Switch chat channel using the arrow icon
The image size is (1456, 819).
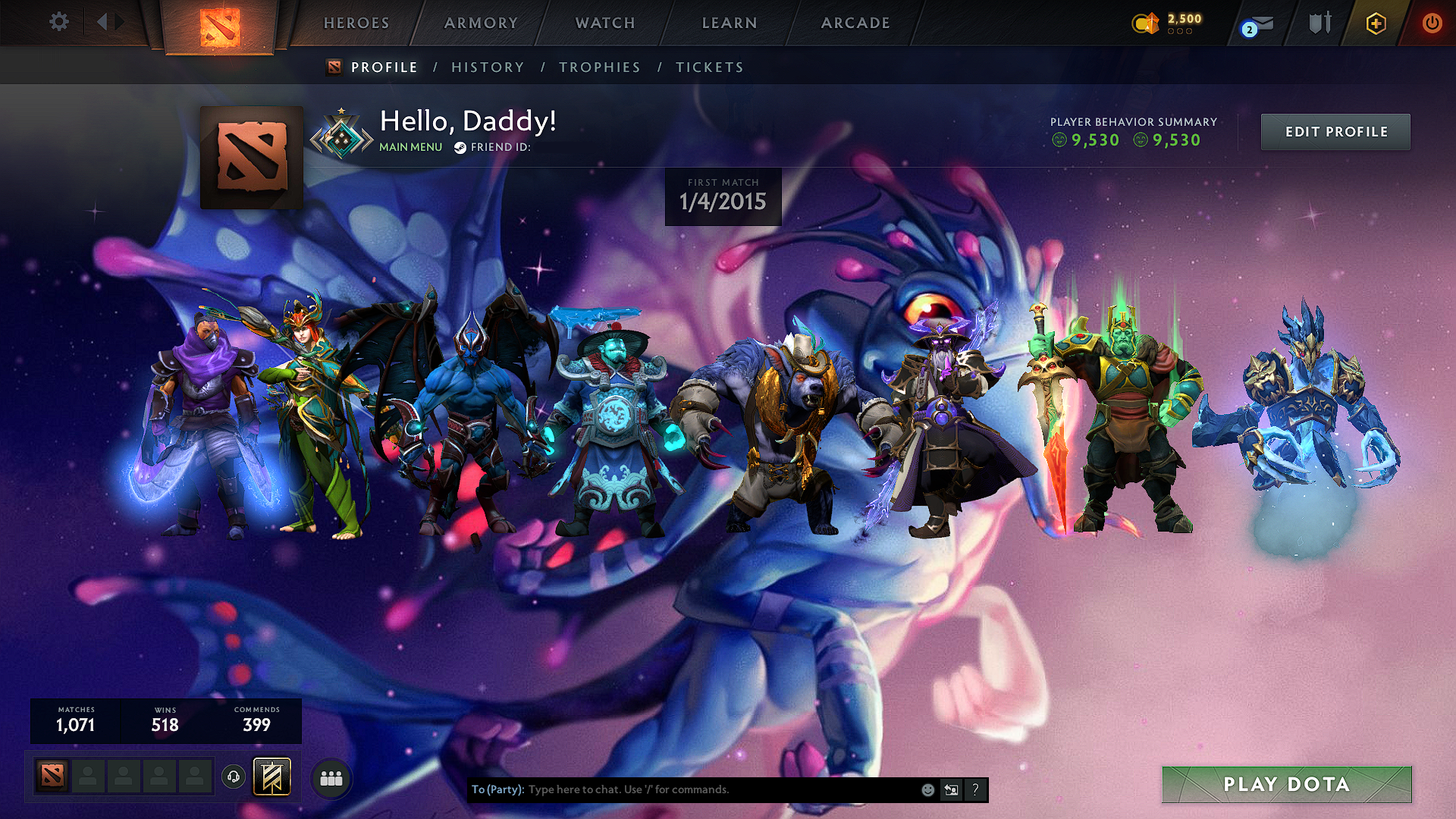coord(952,789)
